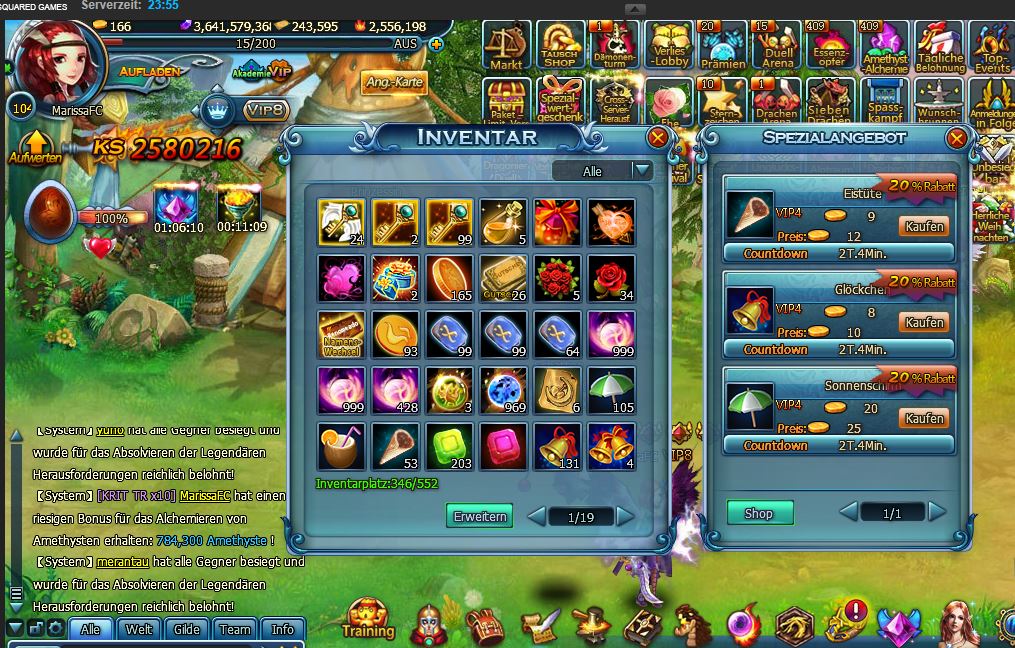Select the coconut drink inventory item

[x=340, y=446]
